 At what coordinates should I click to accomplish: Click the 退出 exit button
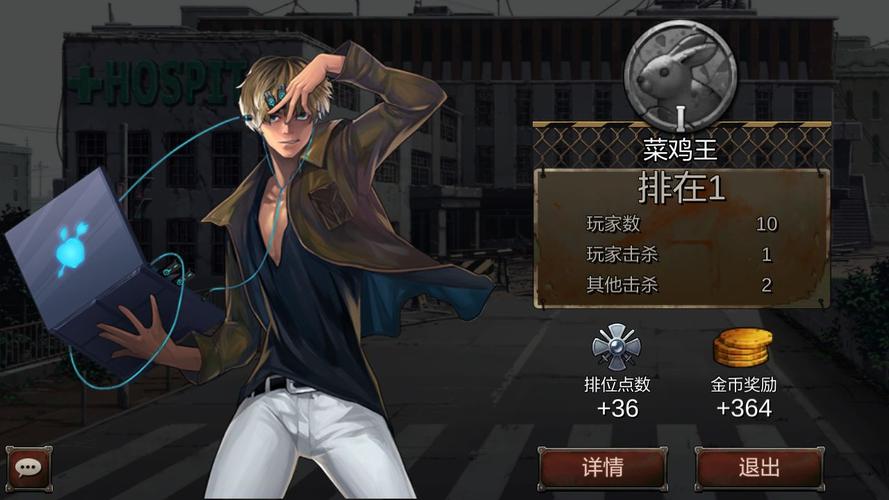tap(759, 467)
